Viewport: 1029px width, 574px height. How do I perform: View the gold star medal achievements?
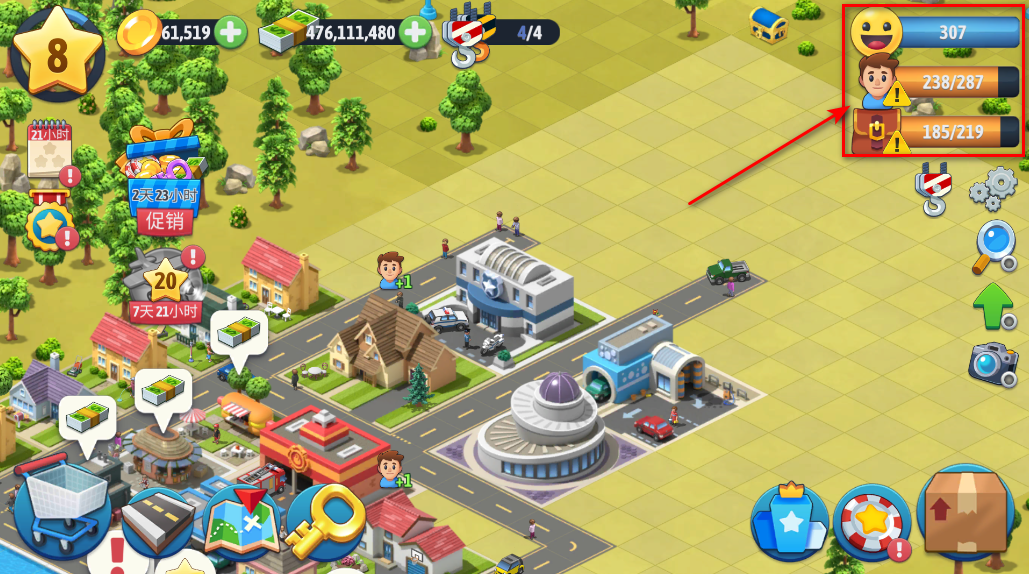pyautogui.click(x=48, y=224)
